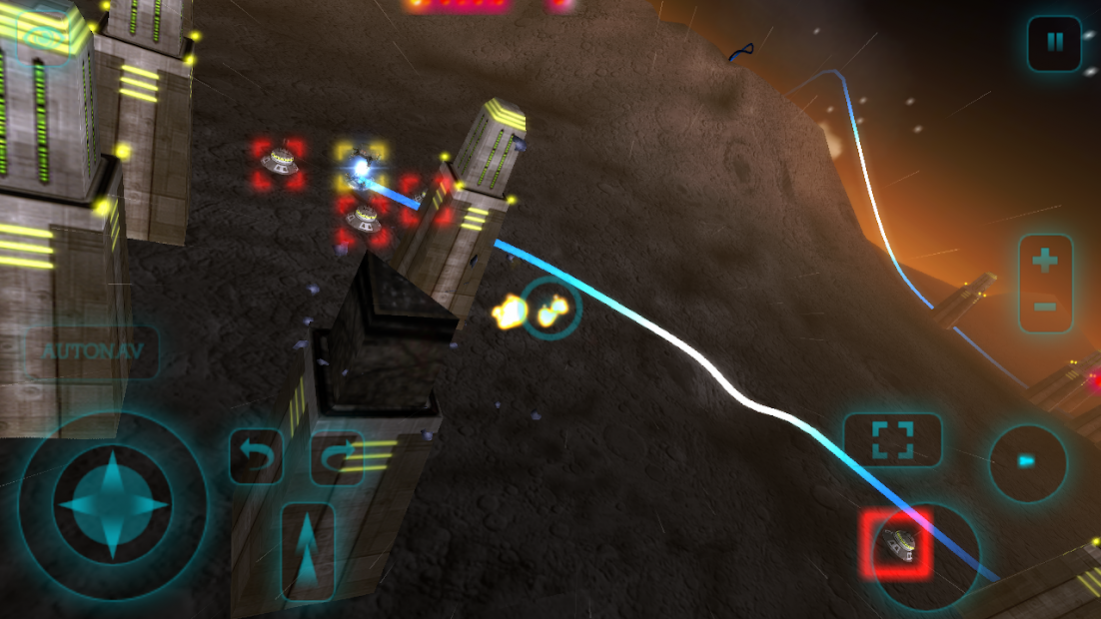Zoom out with the minus button
The image size is (1101, 619).
click(1045, 305)
